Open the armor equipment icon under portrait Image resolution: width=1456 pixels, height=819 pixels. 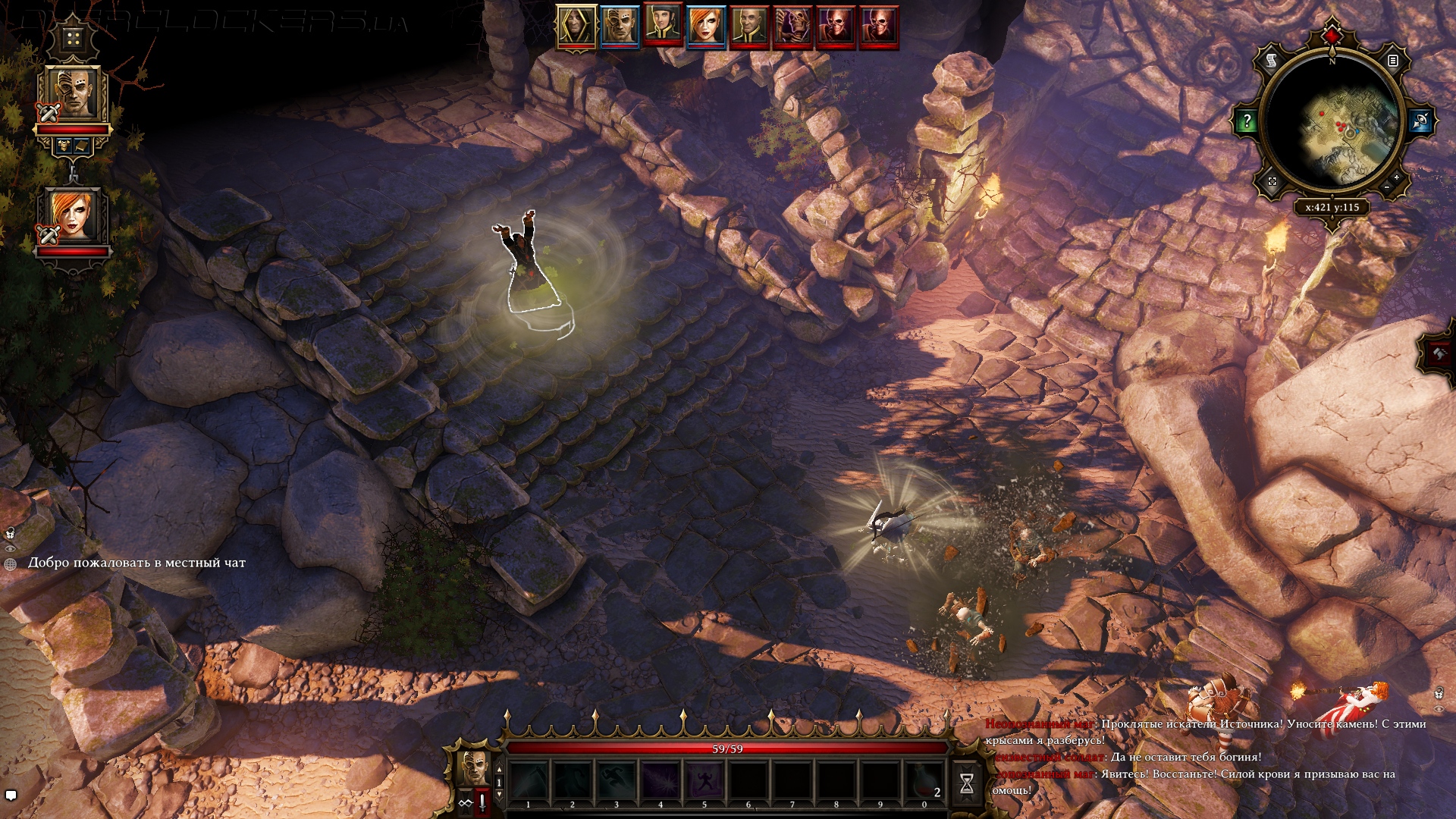pyautogui.click(x=64, y=144)
